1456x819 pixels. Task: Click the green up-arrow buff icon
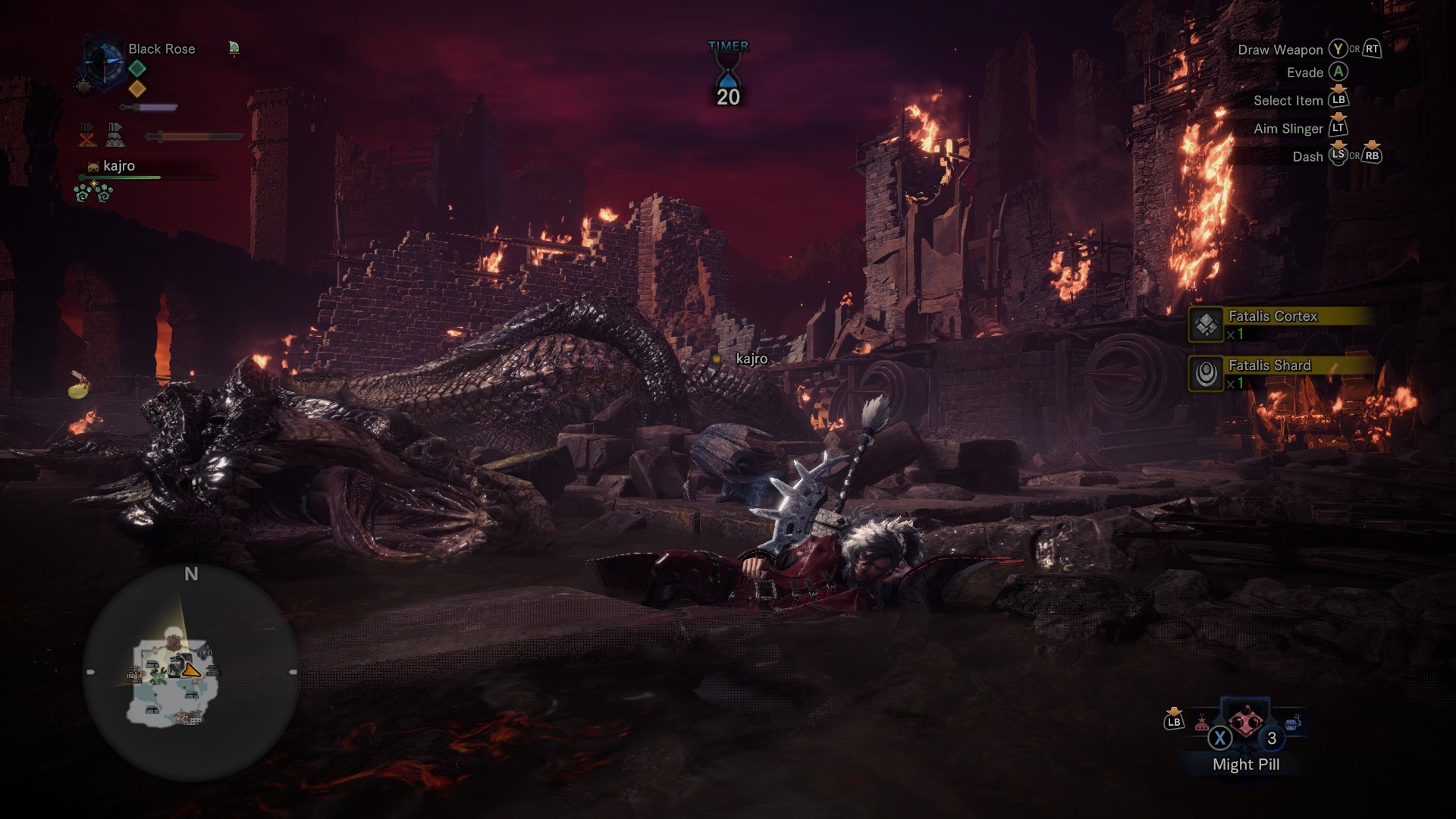pos(234,49)
